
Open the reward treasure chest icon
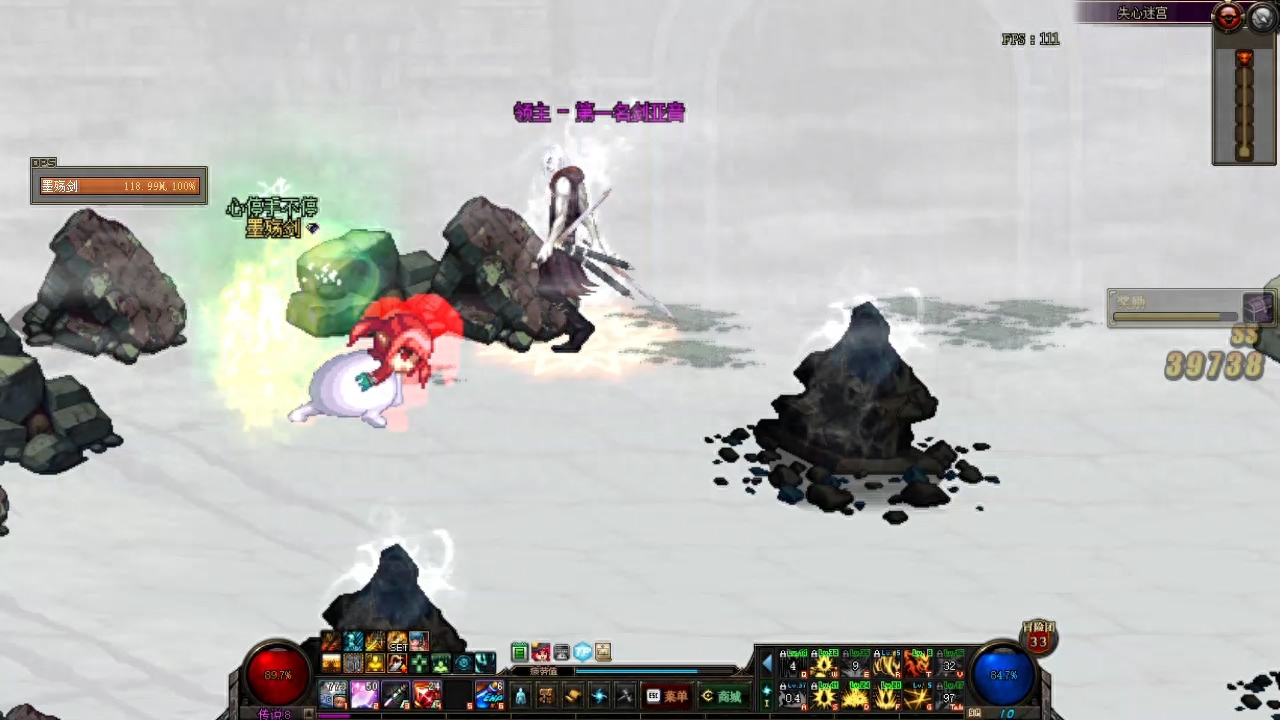pos(1258,307)
